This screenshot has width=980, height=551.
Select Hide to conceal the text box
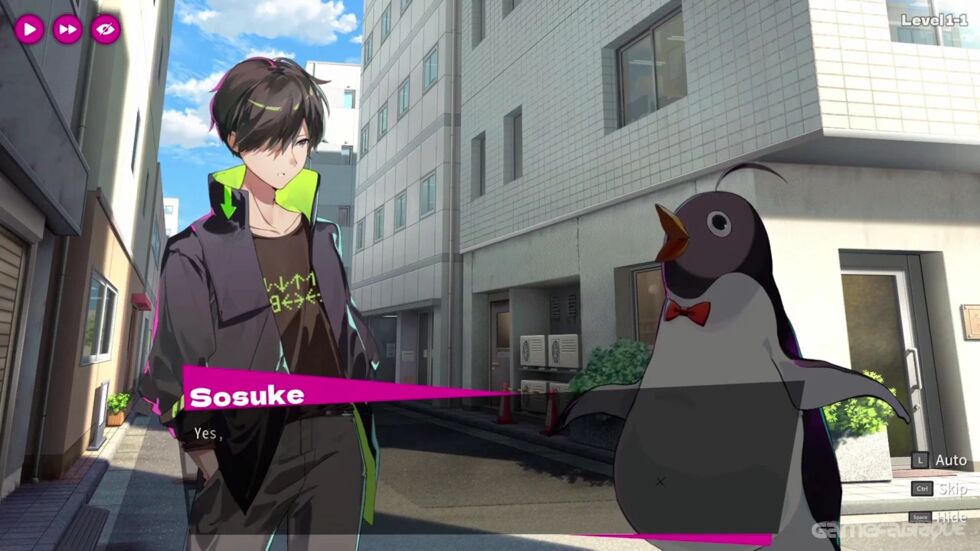[x=952, y=517]
